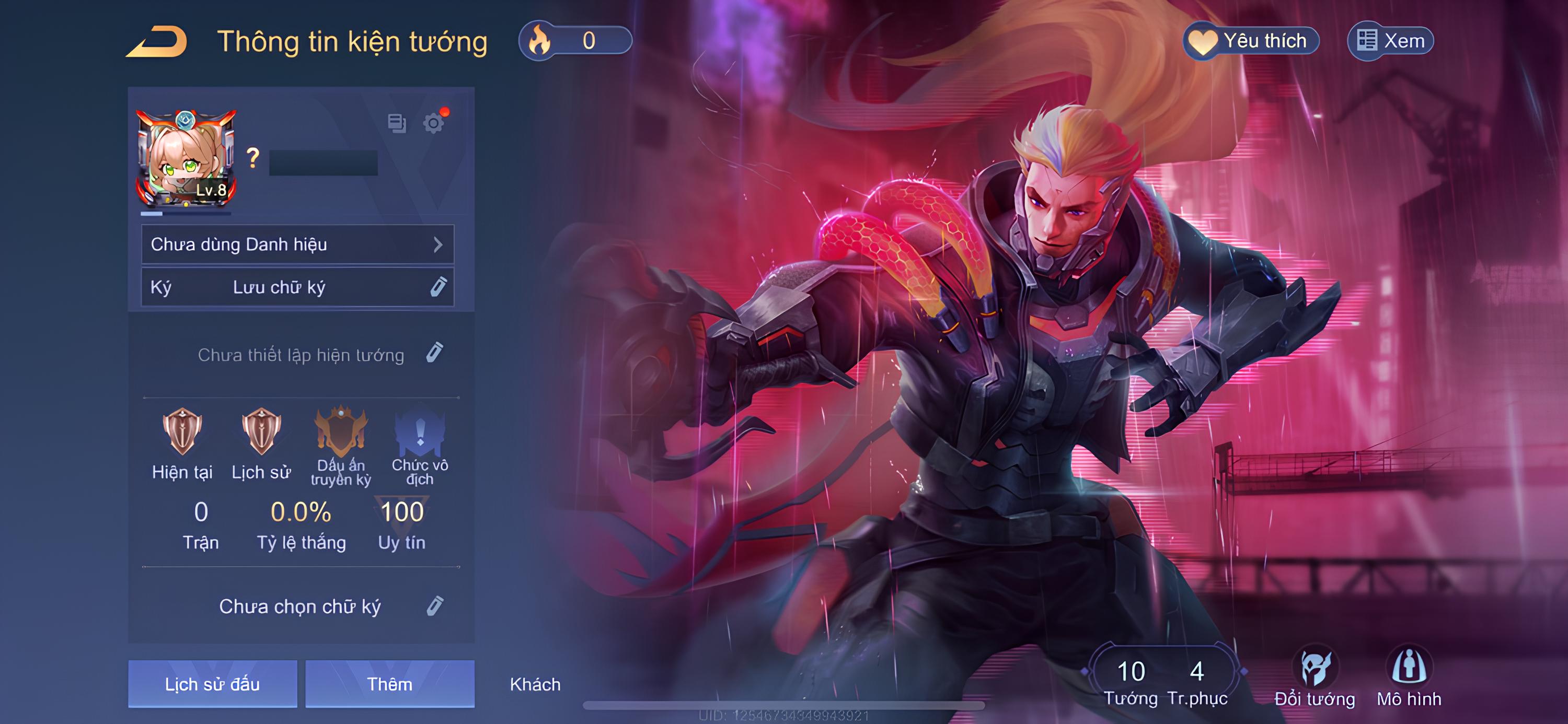Click the Thêm button
This screenshot has width=1568, height=724.
coord(389,684)
